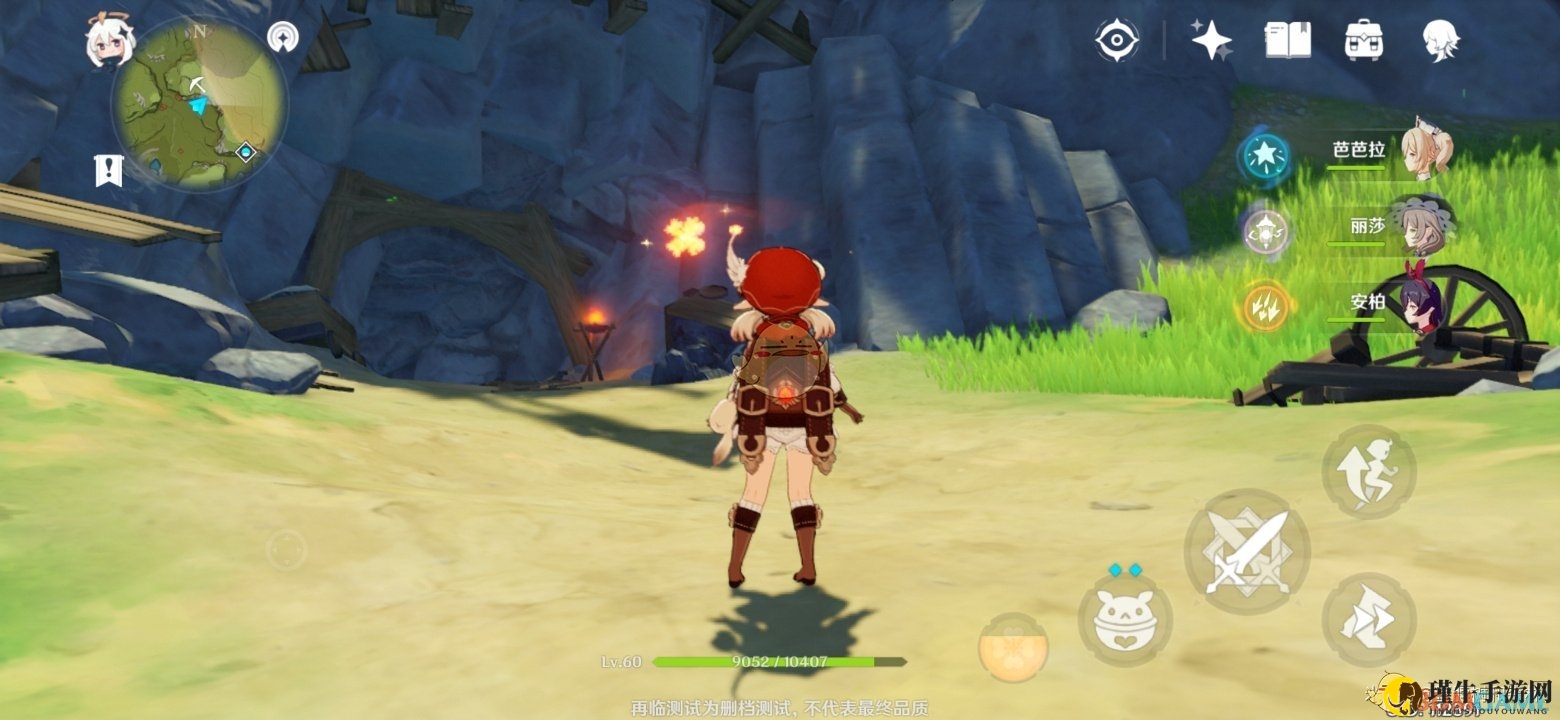Open the backpack inventory
This screenshot has height=720, width=1560.
[x=1363, y=40]
